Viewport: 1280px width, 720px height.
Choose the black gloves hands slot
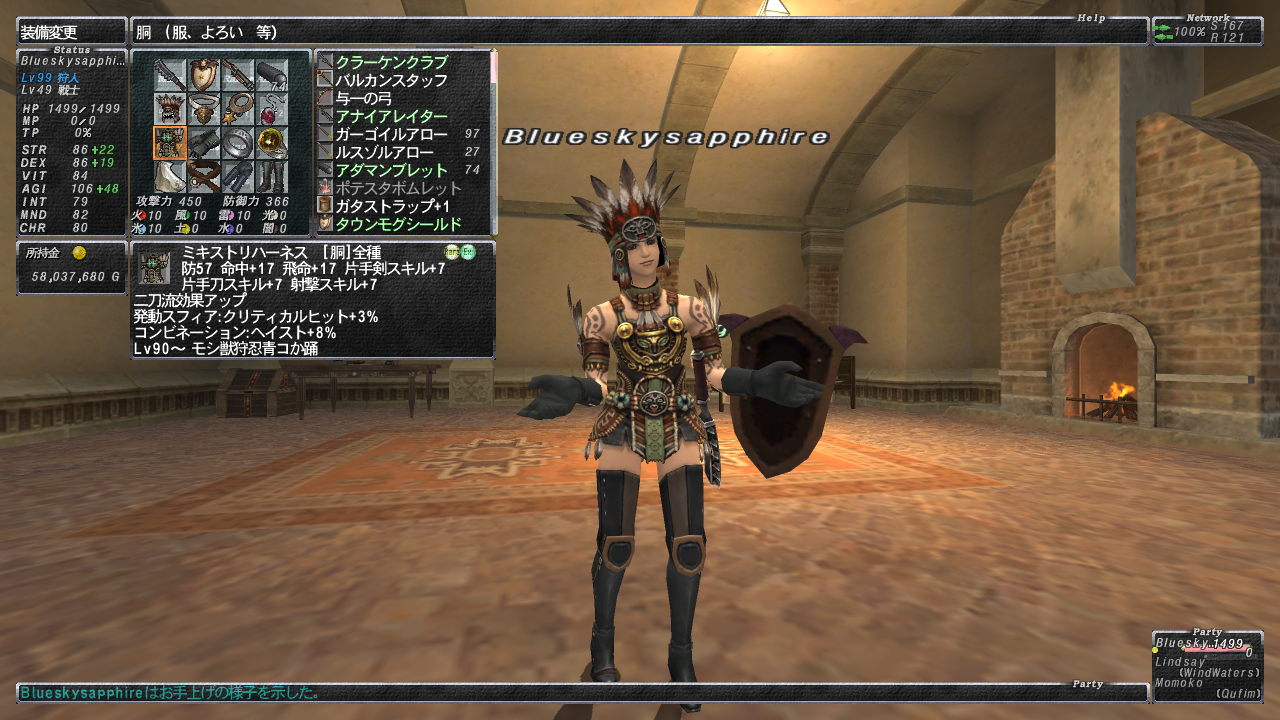pyautogui.click(x=204, y=143)
